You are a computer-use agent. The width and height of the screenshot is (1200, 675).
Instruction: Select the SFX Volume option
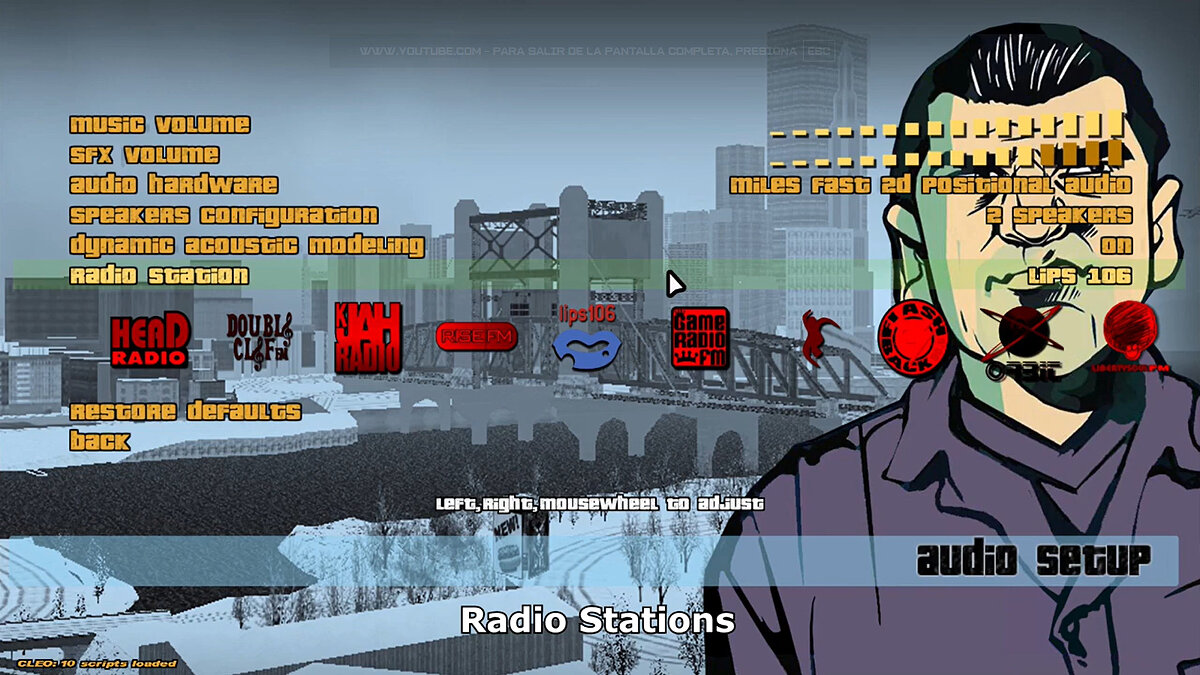(144, 155)
